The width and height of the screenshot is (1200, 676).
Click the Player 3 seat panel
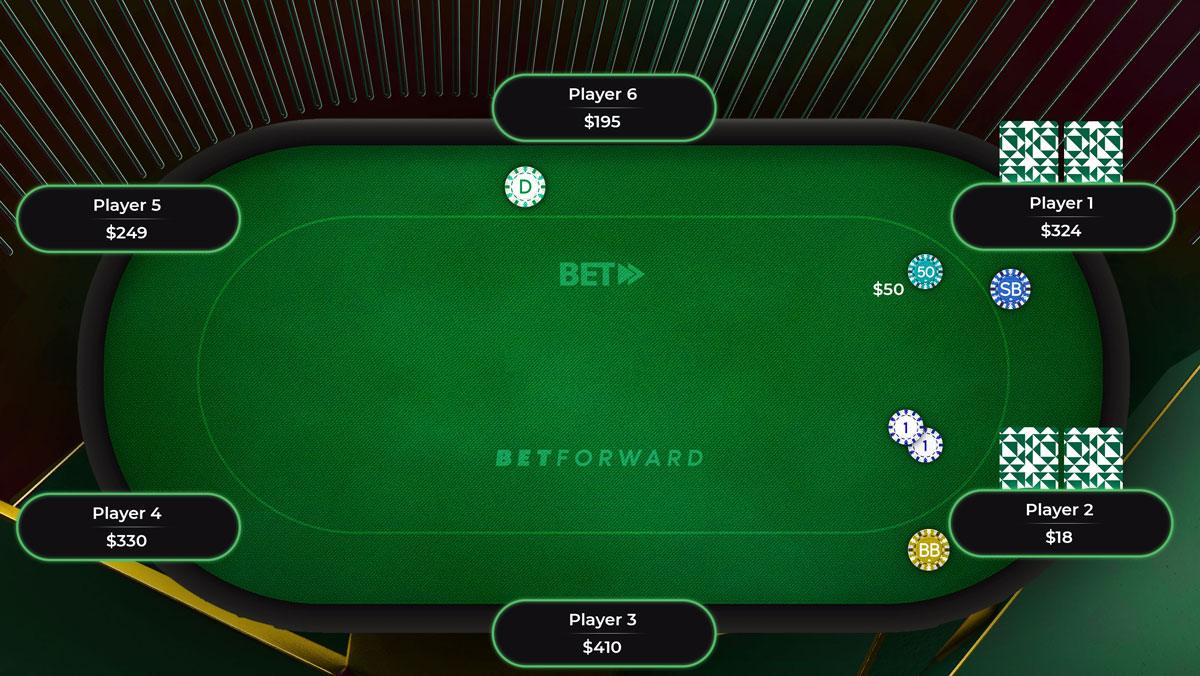click(x=603, y=633)
